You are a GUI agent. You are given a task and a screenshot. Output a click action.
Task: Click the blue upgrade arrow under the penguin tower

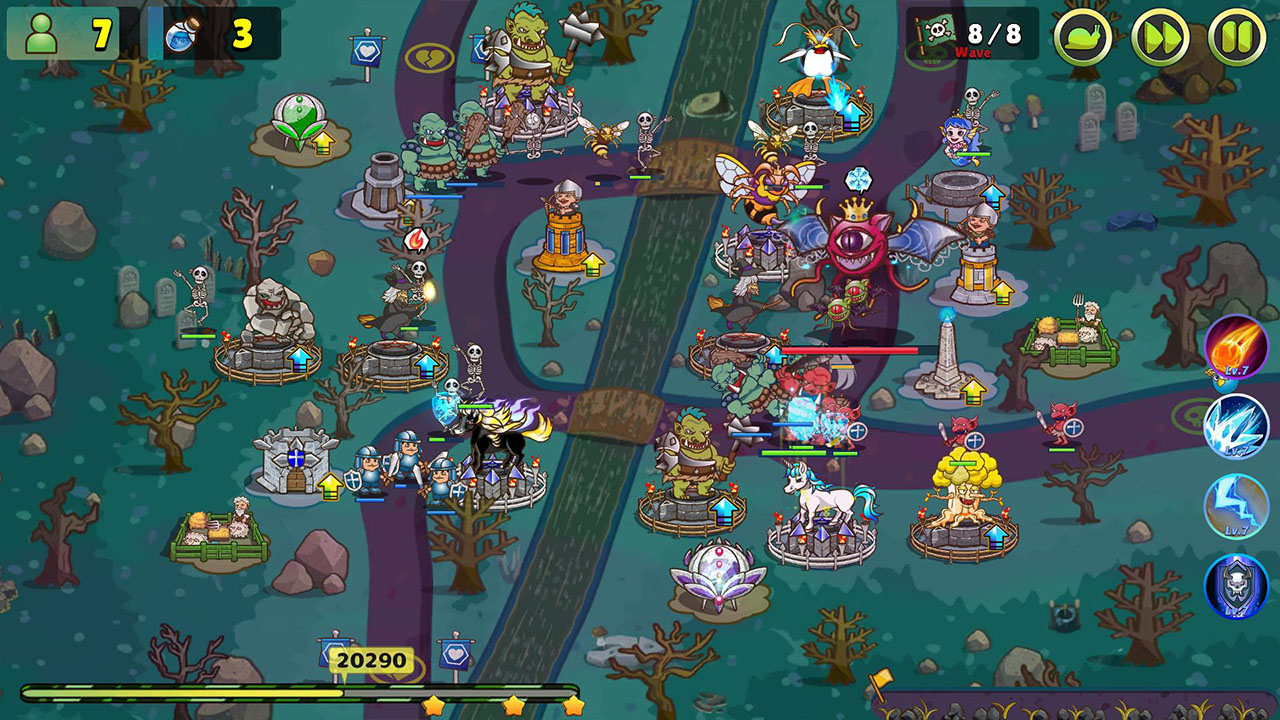pos(851,117)
